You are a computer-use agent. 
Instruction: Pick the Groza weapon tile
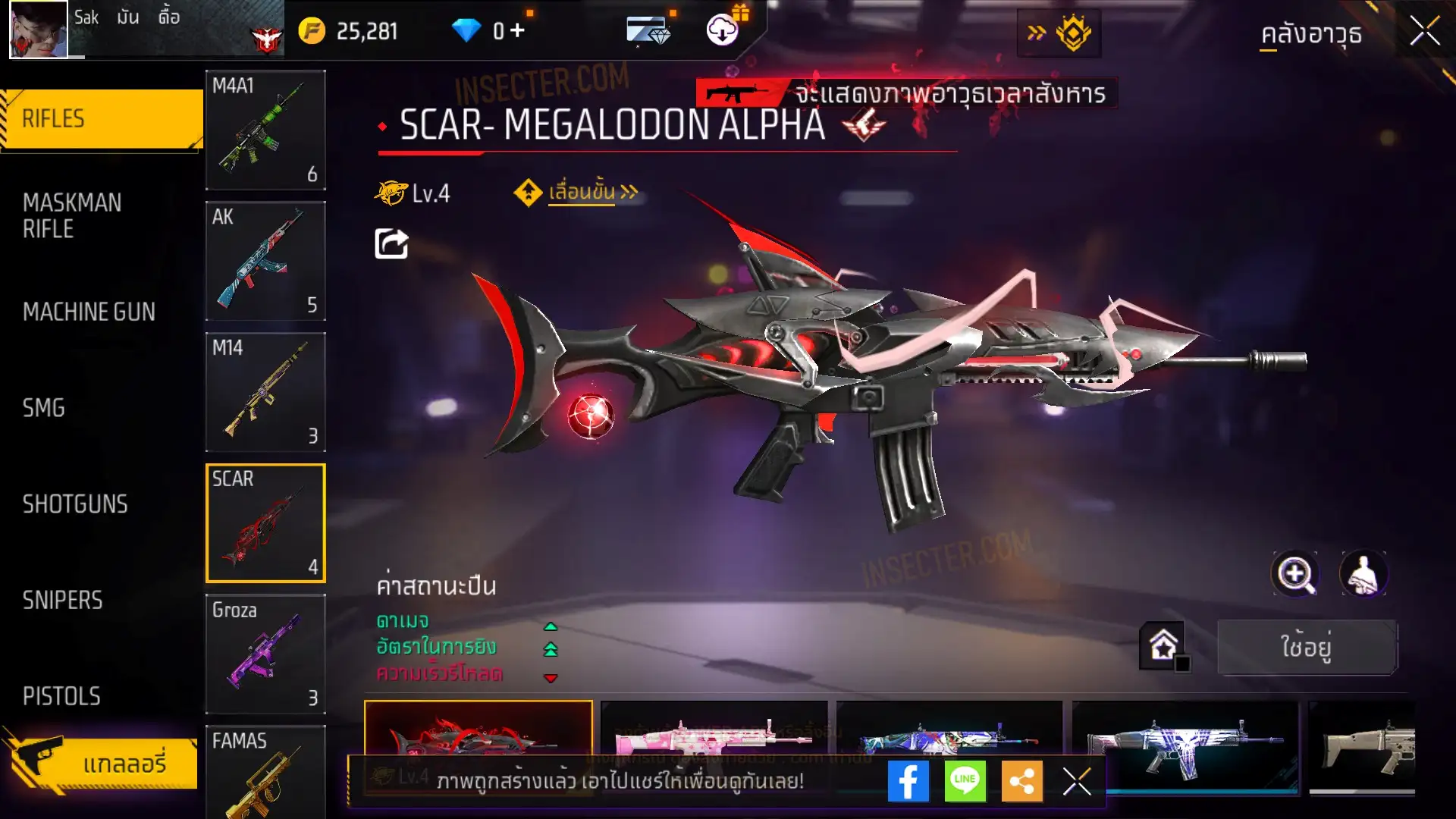(265, 654)
